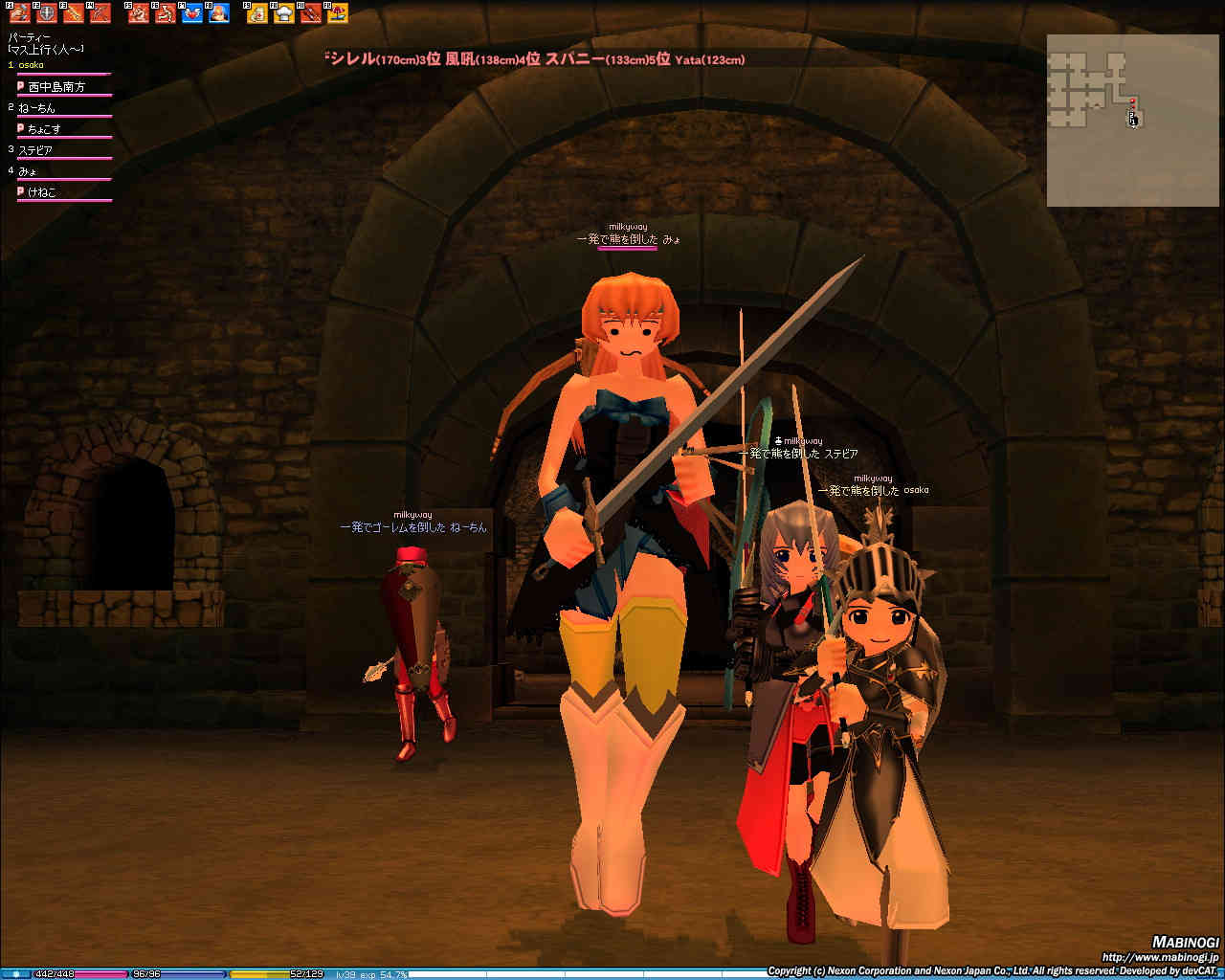
Task: Select the F11 hotkey skill icon
Action: [x=311, y=13]
